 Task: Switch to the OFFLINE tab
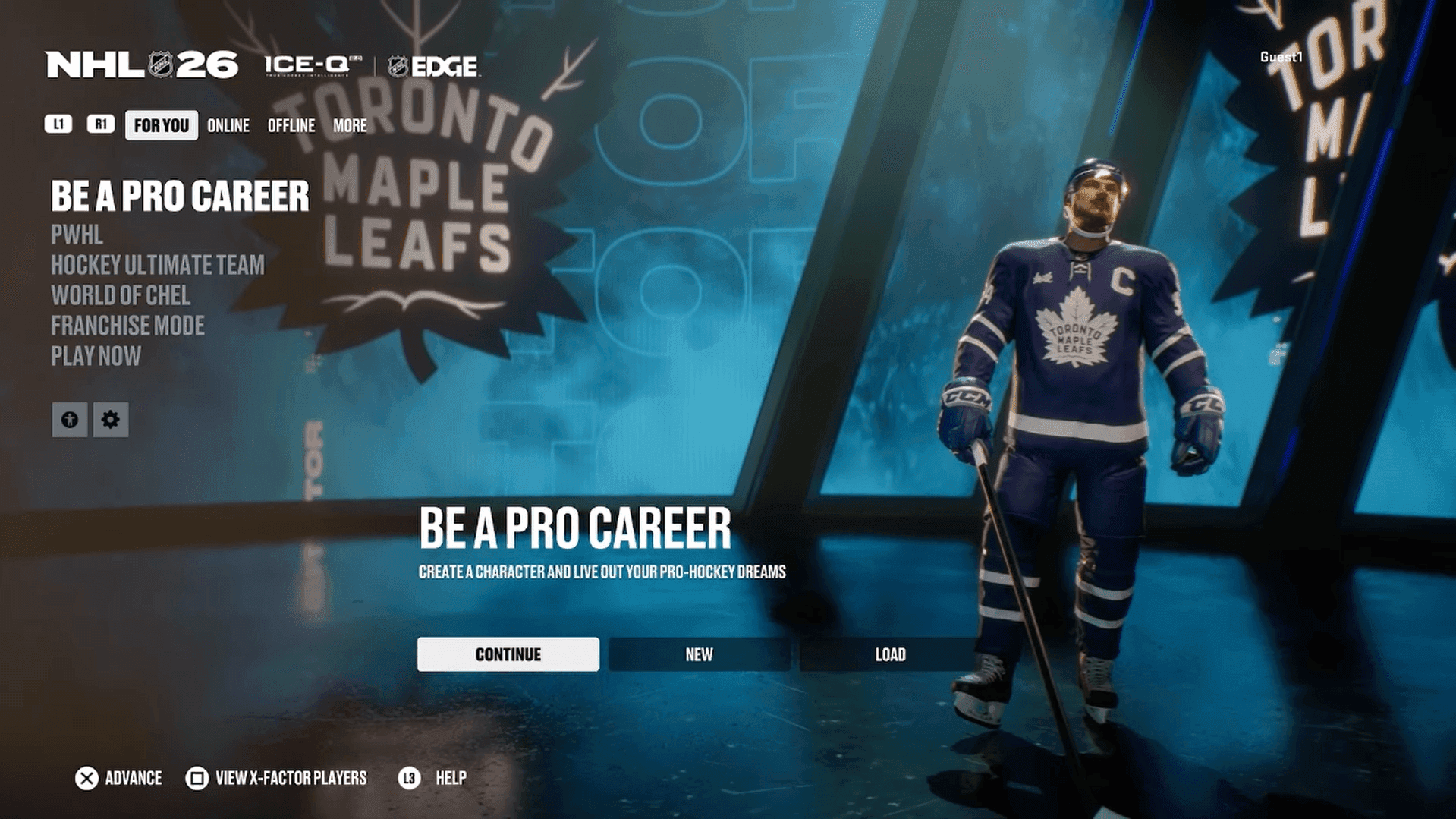(291, 125)
